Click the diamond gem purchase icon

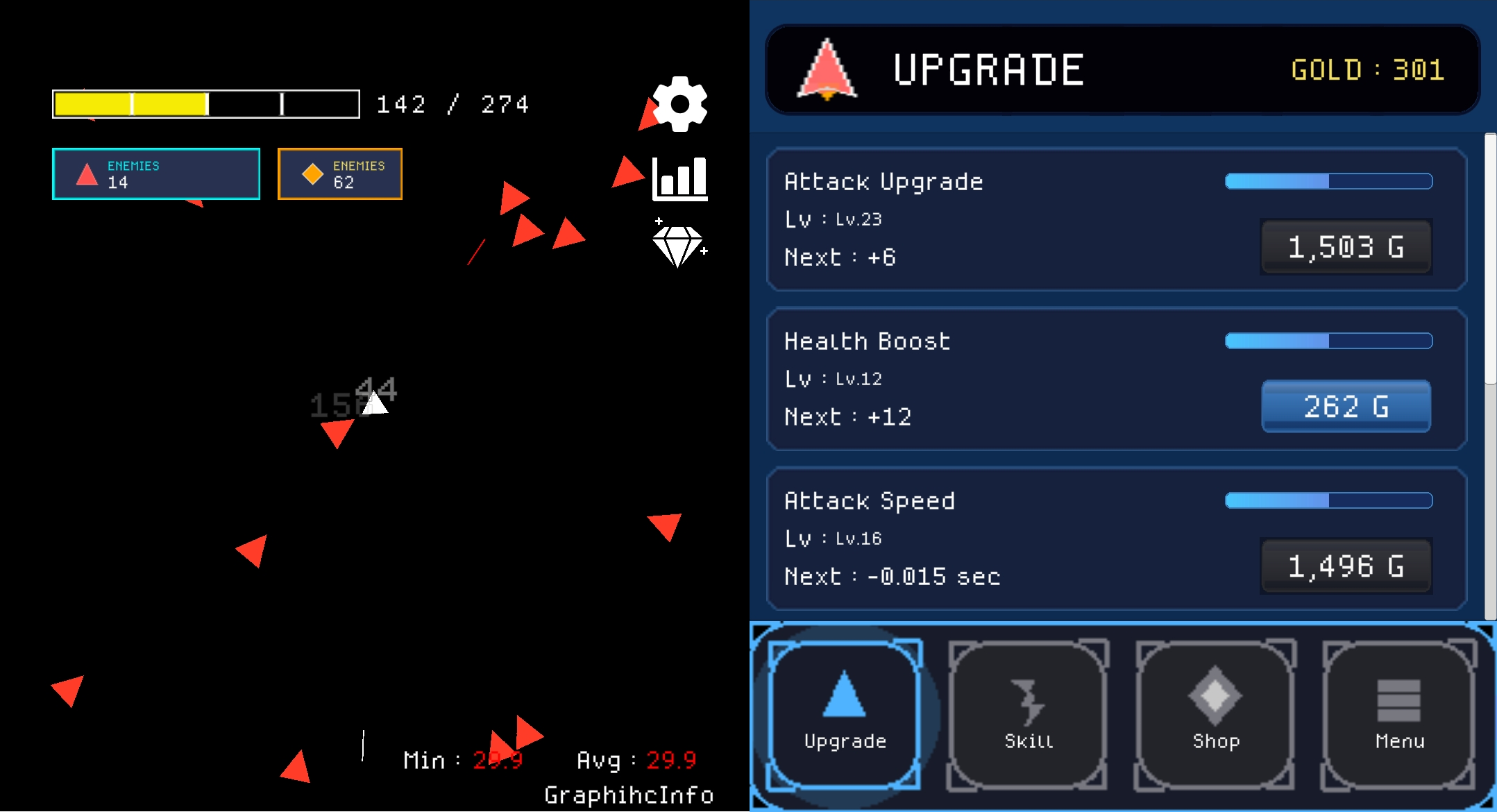pos(678,246)
